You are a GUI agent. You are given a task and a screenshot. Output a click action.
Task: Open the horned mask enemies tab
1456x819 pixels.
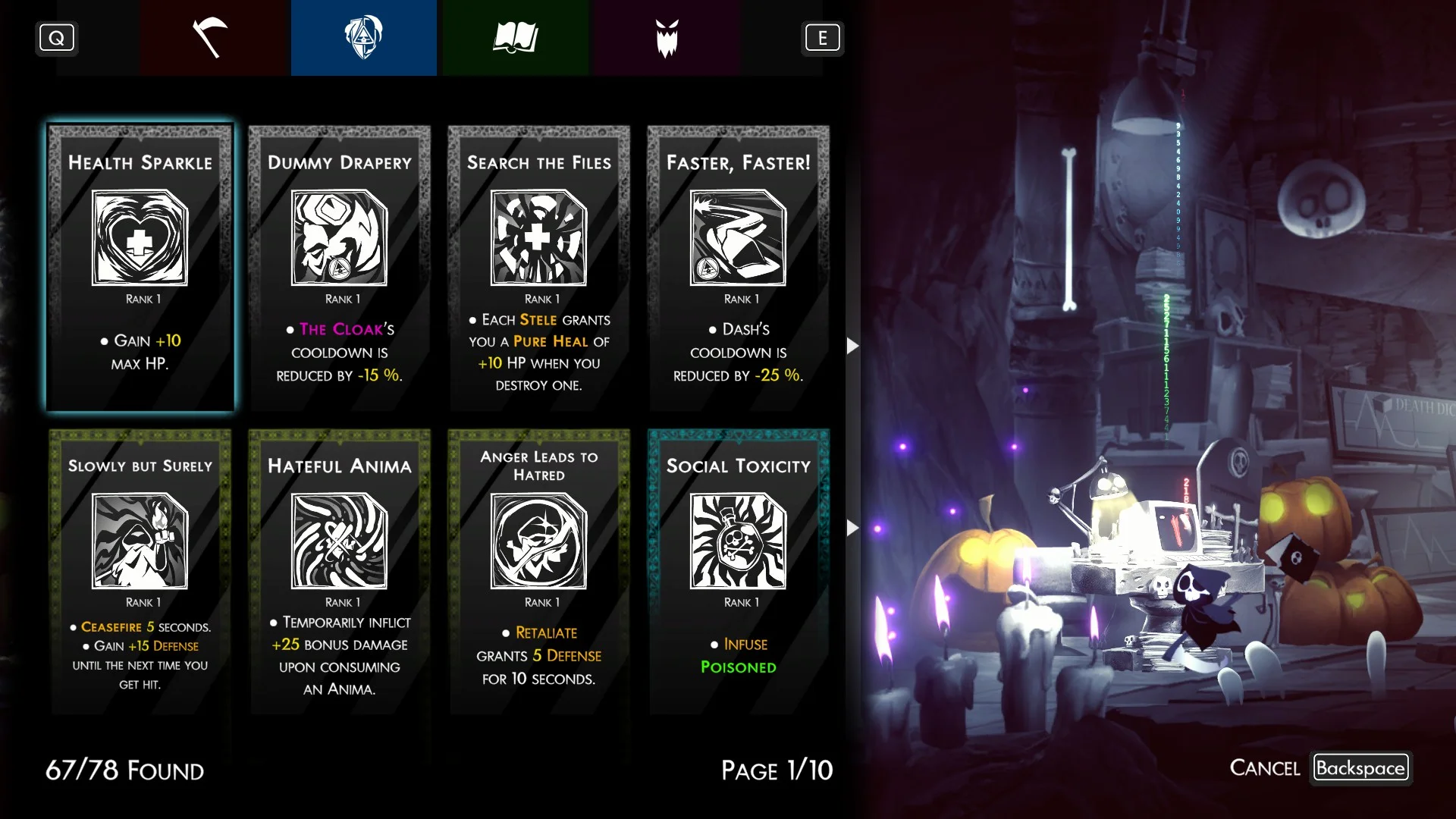pyautogui.click(x=667, y=38)
